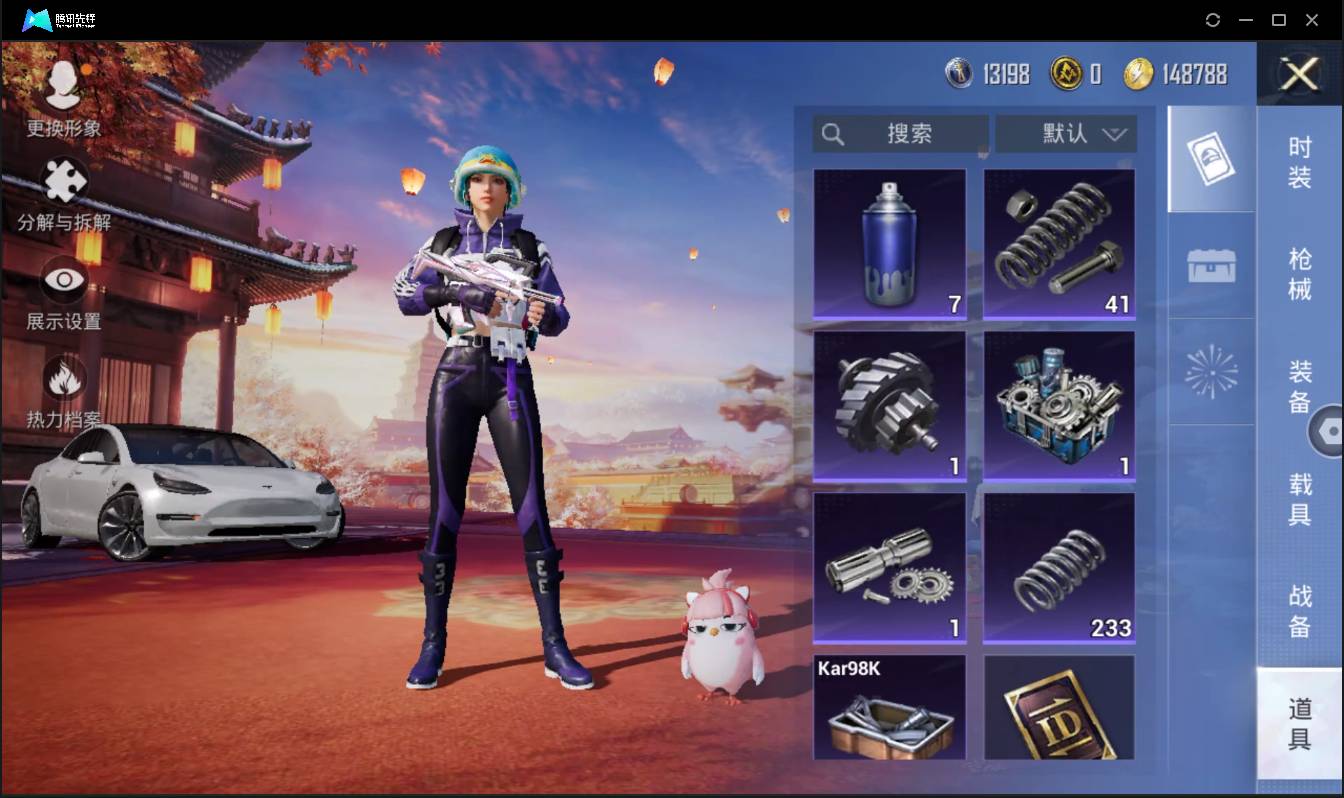This screenshot has height=798, width=1344.
Task: Select the blue spray paint can item
Action: pos(890,243)
